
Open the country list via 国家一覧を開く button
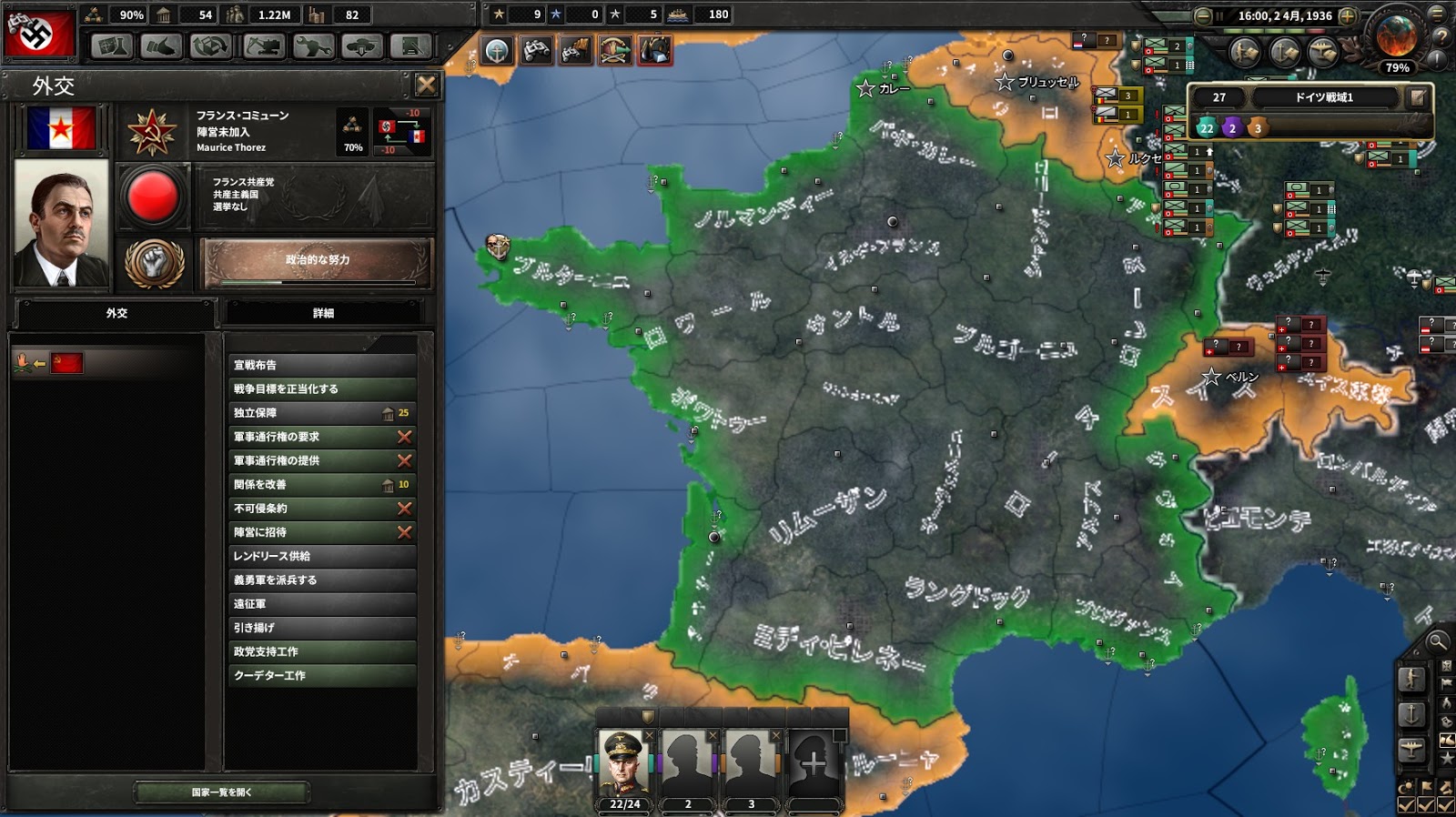click(x=222, y=792)
